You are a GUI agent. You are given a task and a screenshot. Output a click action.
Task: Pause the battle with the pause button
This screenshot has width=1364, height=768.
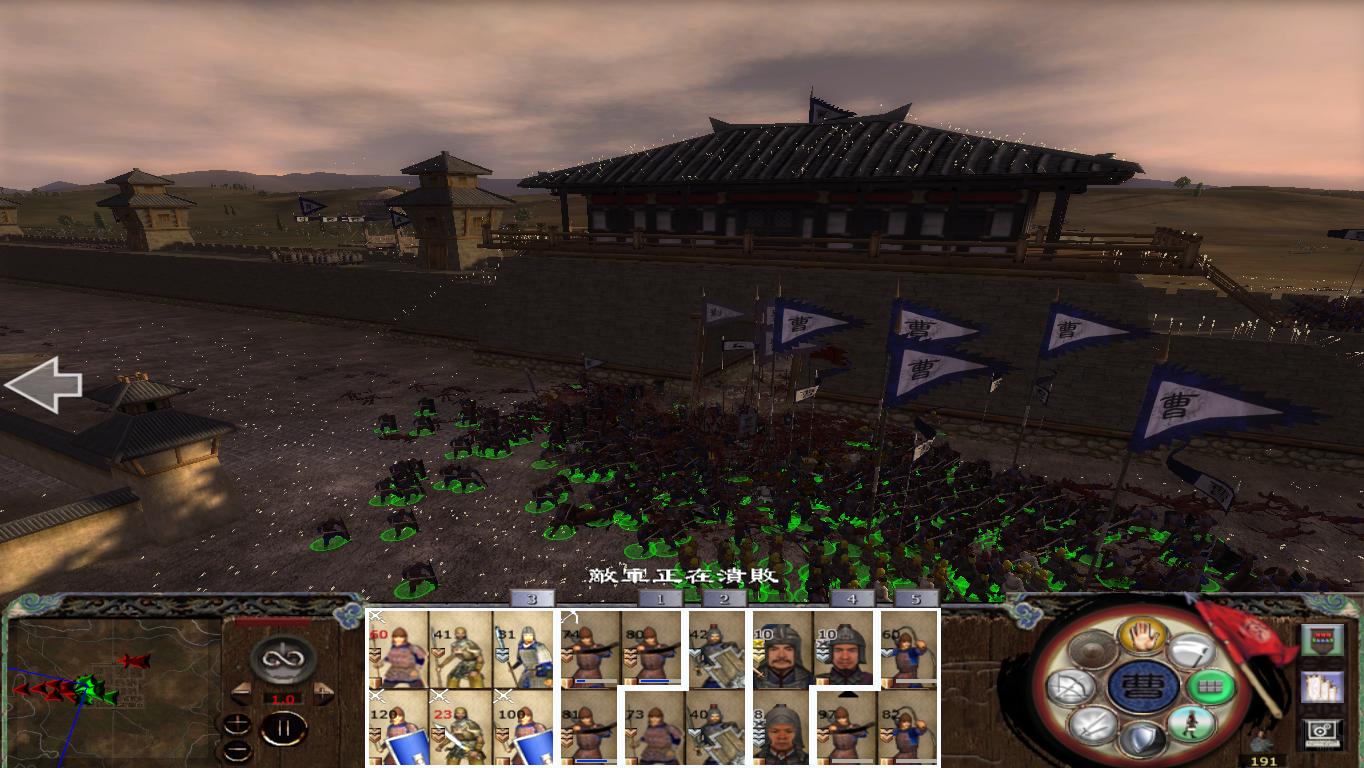[284, 727]
